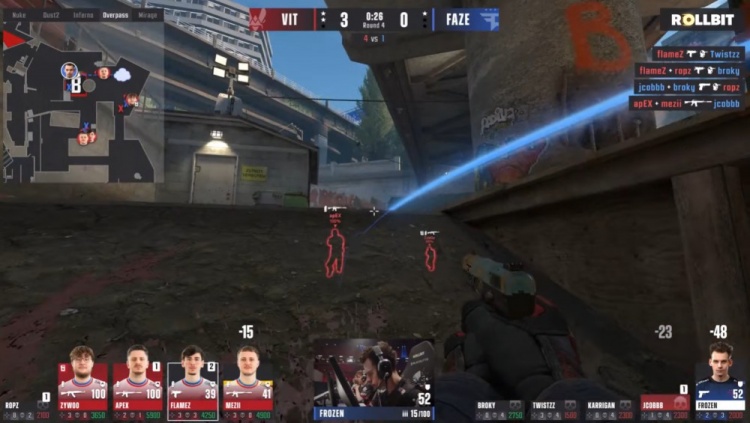
Task: Switch to the Nuke map tab
Action: pyautogui.click(x=20, y=16)
